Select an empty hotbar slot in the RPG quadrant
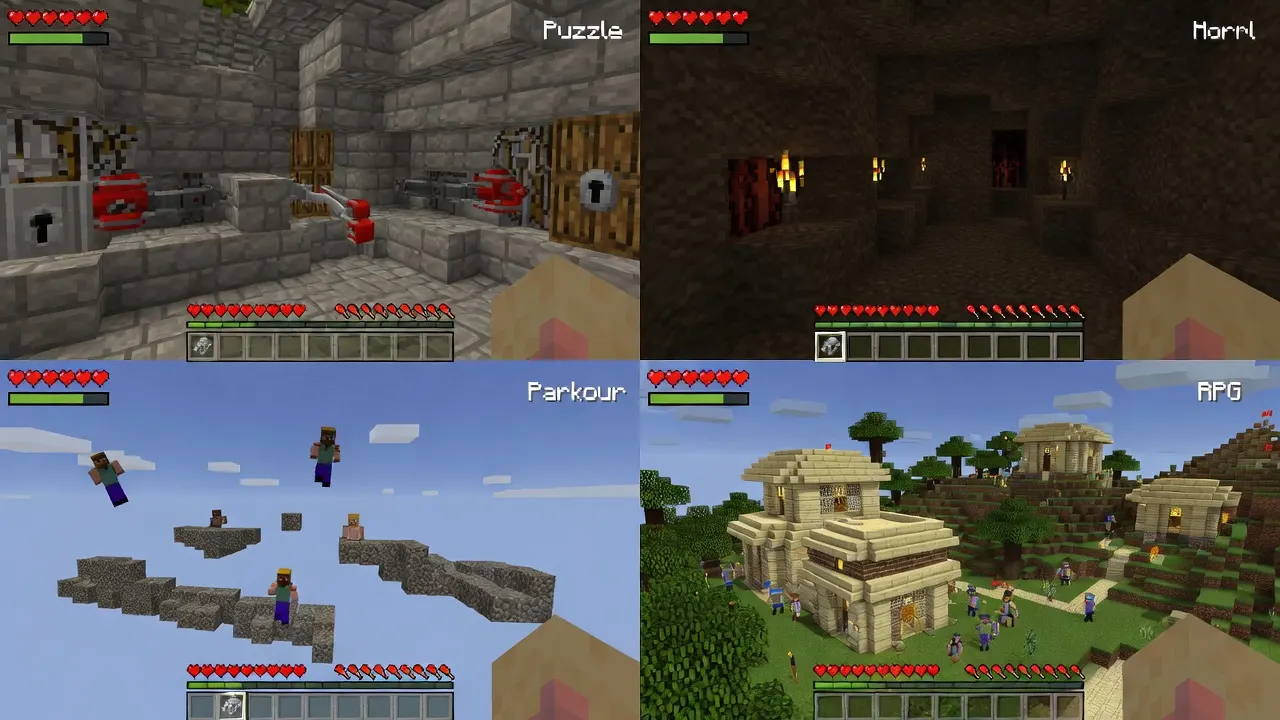 [900, 703]
